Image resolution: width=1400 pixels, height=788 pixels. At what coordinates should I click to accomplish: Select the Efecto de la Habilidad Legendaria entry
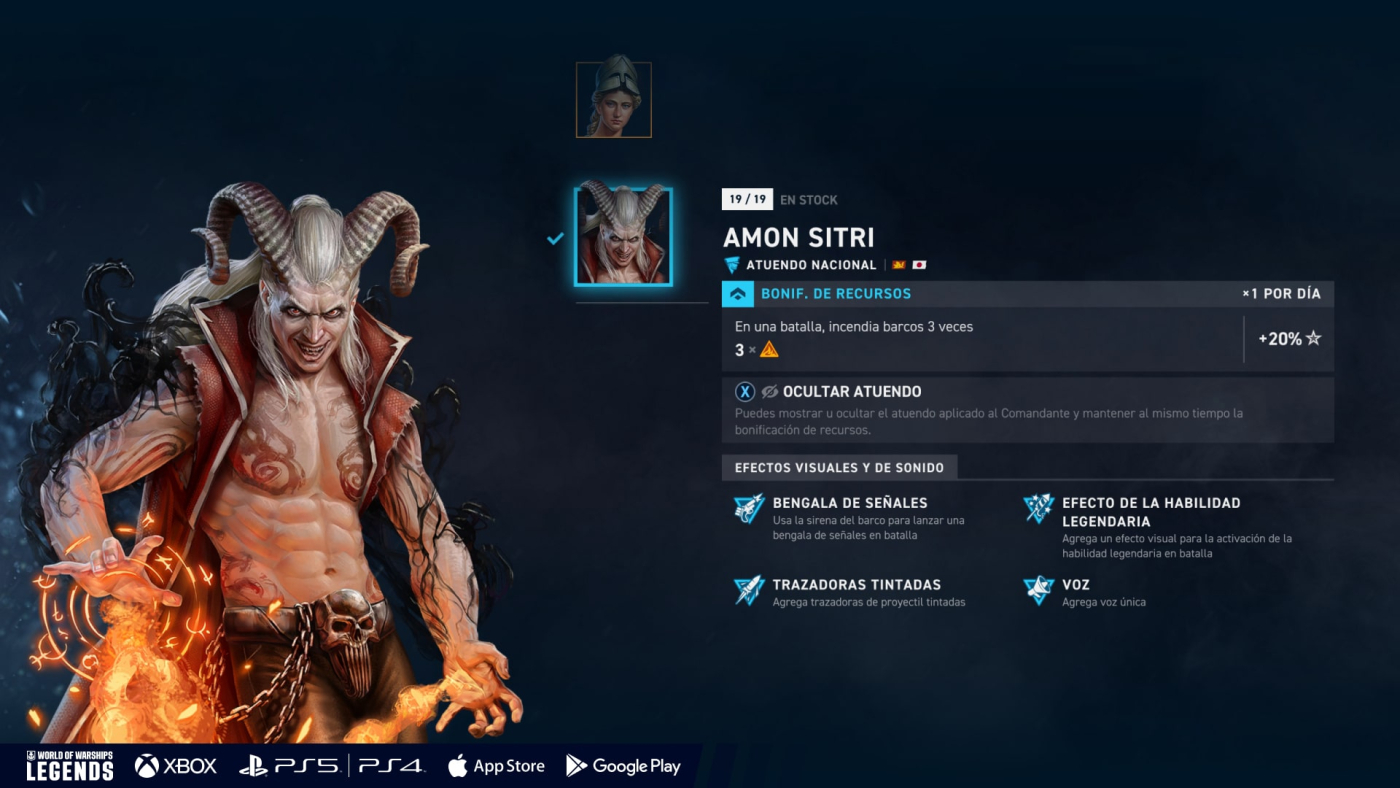coord(1150,512)
